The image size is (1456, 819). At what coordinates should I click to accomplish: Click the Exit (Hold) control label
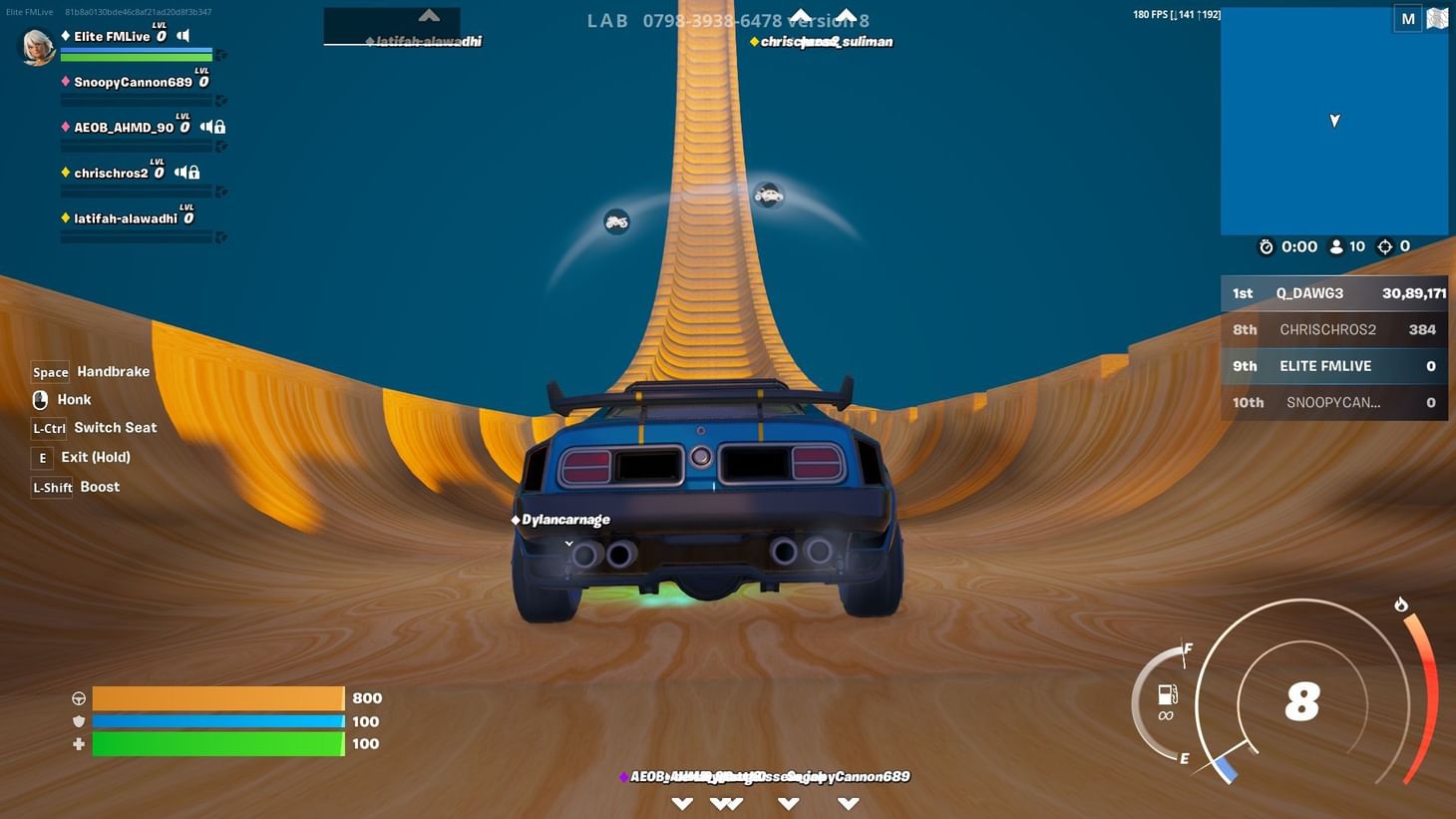[x=95, y=457]
